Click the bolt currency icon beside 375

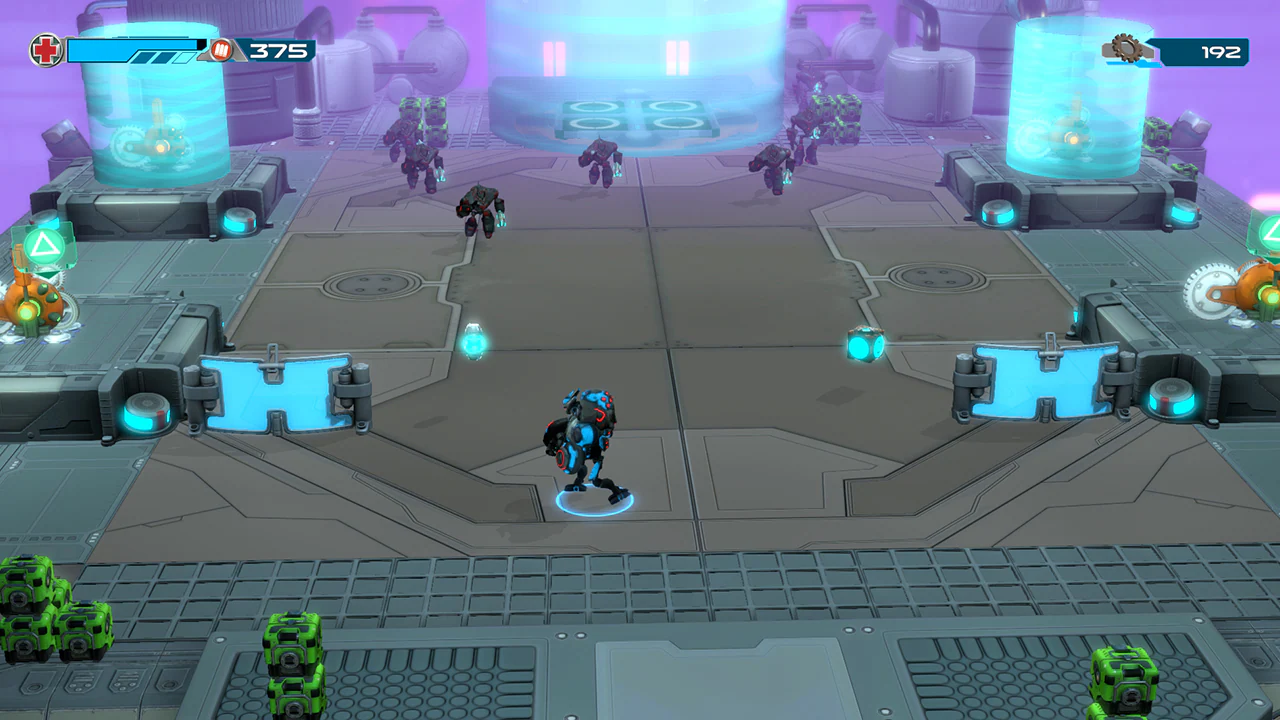(219, 48)
